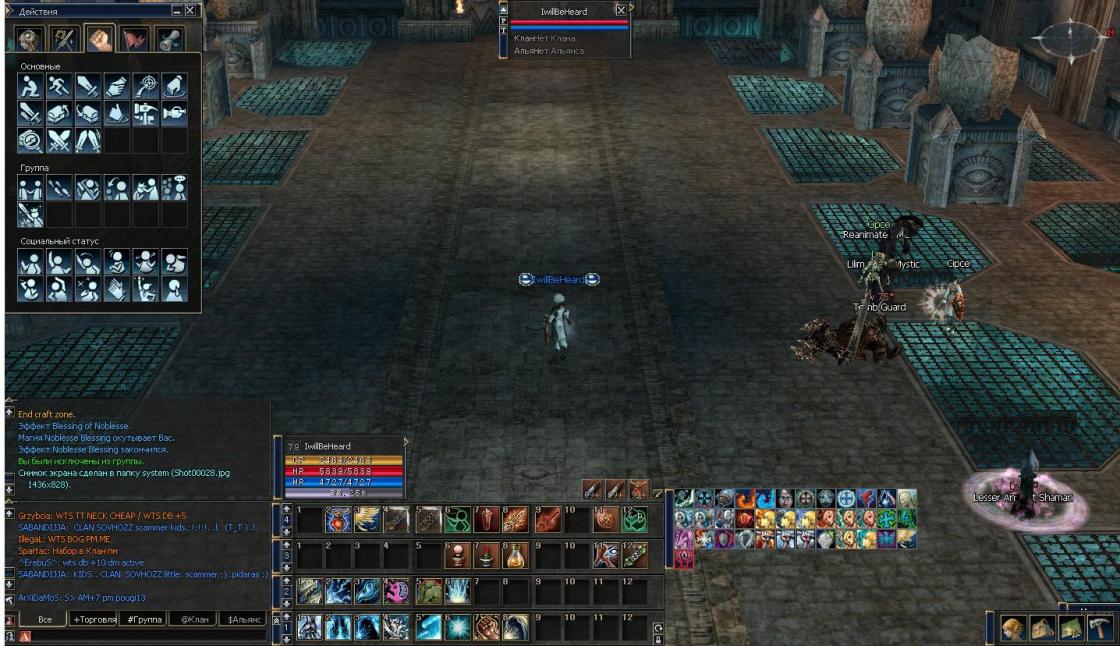Show the @Клан chat tab
The width and height of the screenshot is (1120, 646).
pyautogui.click(x=192, y=620)
